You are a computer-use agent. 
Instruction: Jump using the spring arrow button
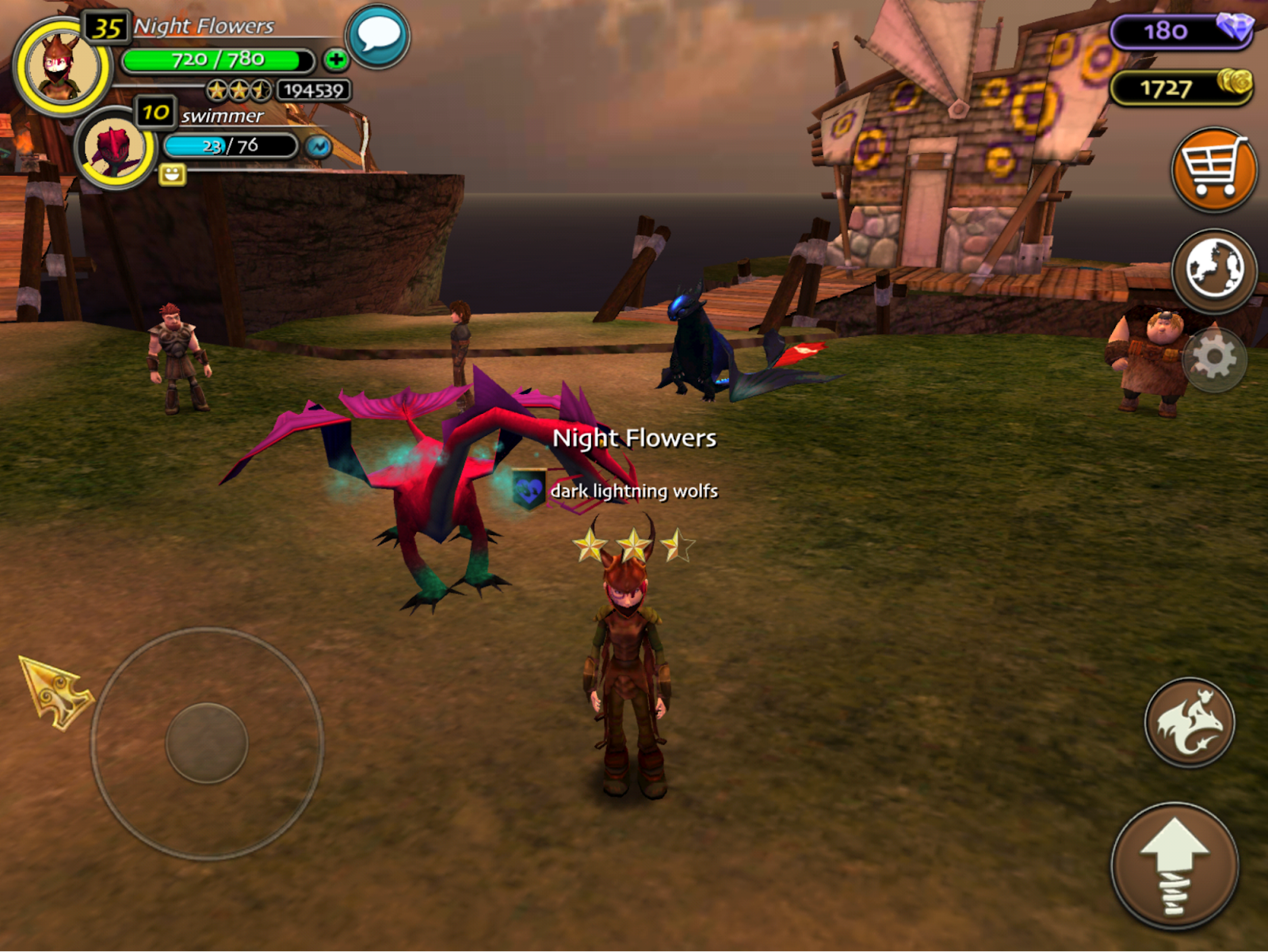tap(1174, 866)
